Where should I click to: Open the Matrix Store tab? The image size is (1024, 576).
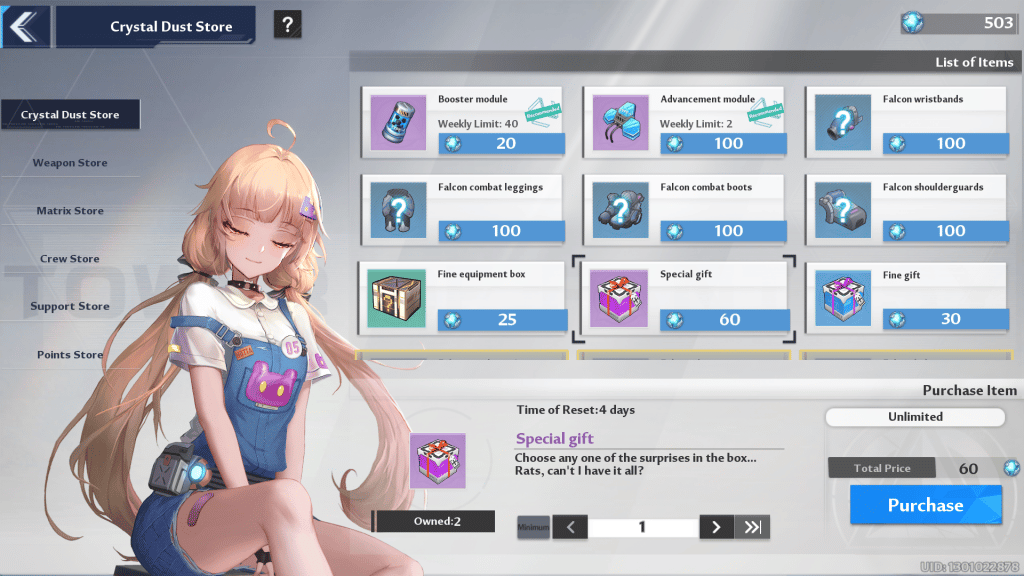point(70,211)
